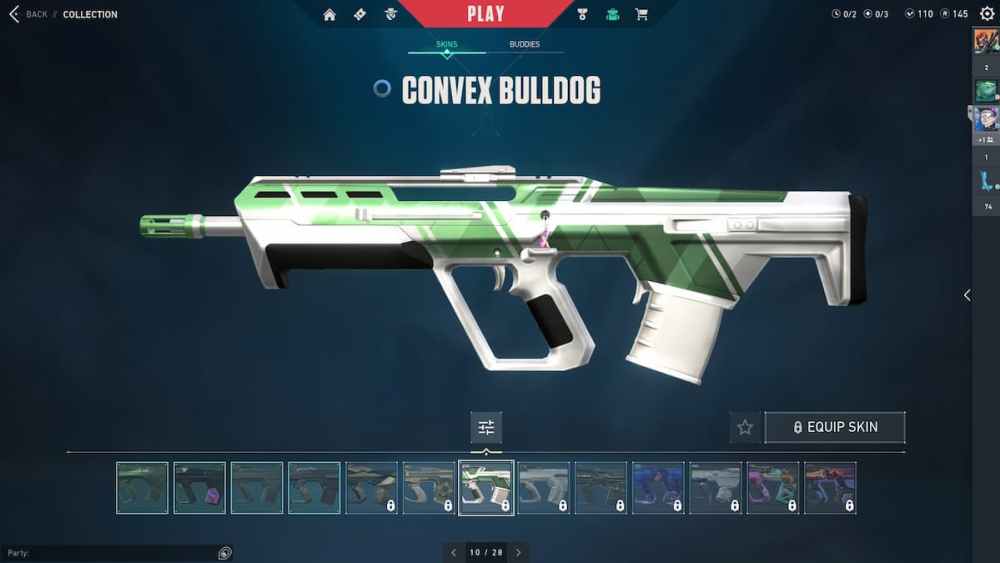
Task: Open settings via the gear icon
Action: click(987, 14)
